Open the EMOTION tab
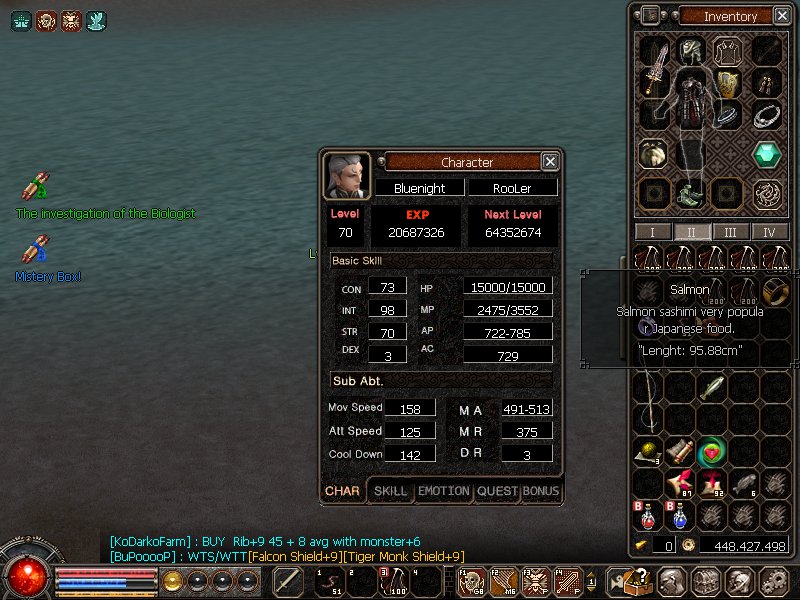Screen dimensions: 800x600 [443, 491]
